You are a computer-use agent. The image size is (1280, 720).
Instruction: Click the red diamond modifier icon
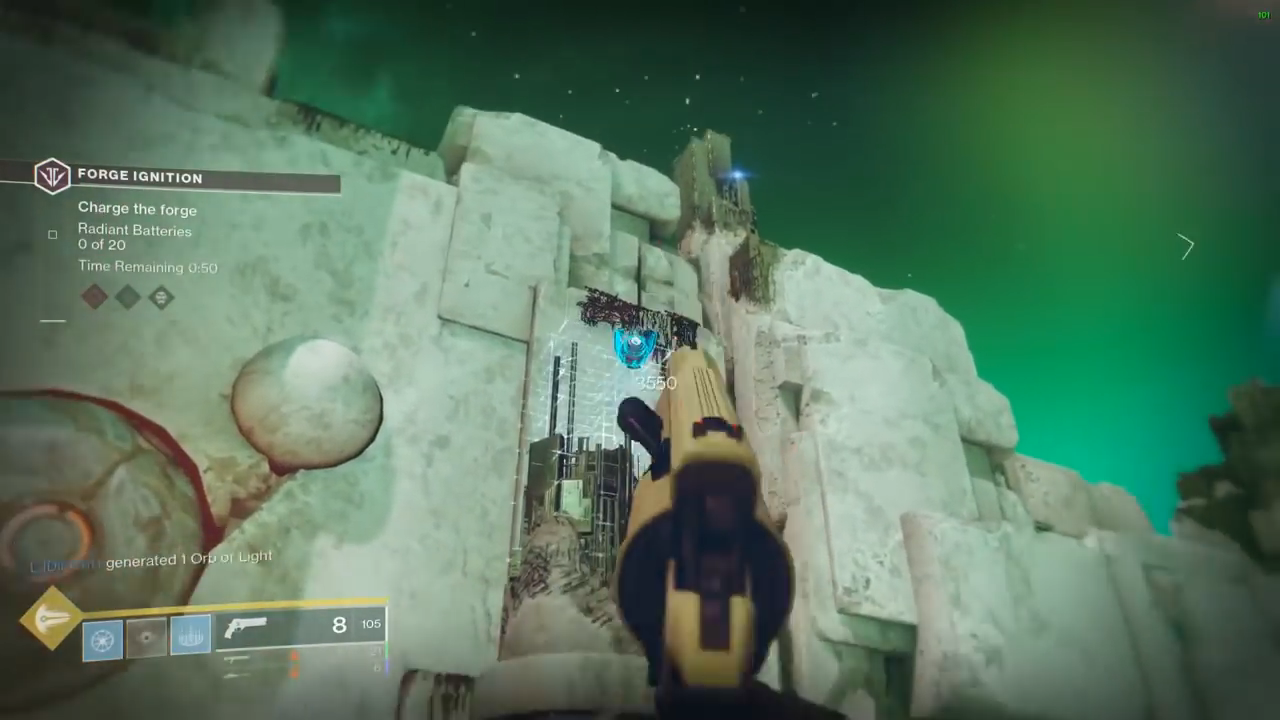point(94,296)
